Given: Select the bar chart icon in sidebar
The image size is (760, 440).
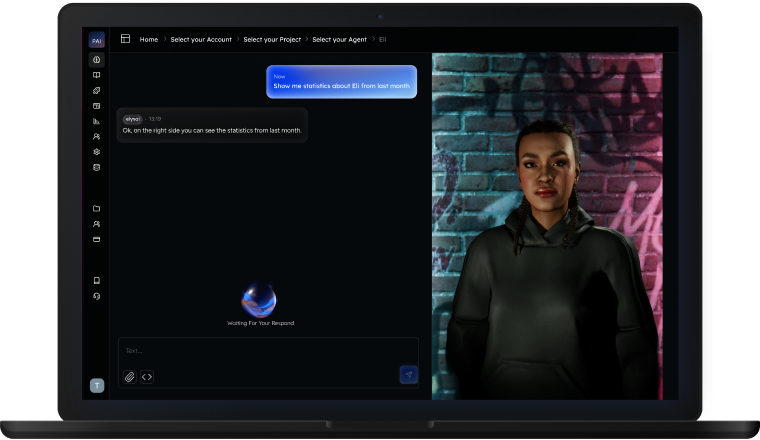Looking at the screenshot, I should (x=97, y=121).
